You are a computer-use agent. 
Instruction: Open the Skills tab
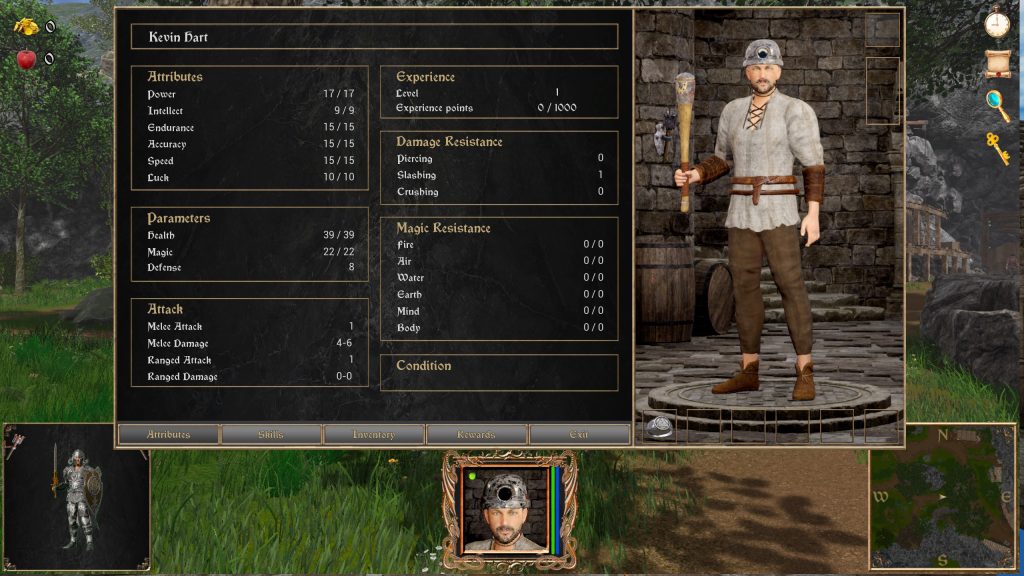coord(271,434)
